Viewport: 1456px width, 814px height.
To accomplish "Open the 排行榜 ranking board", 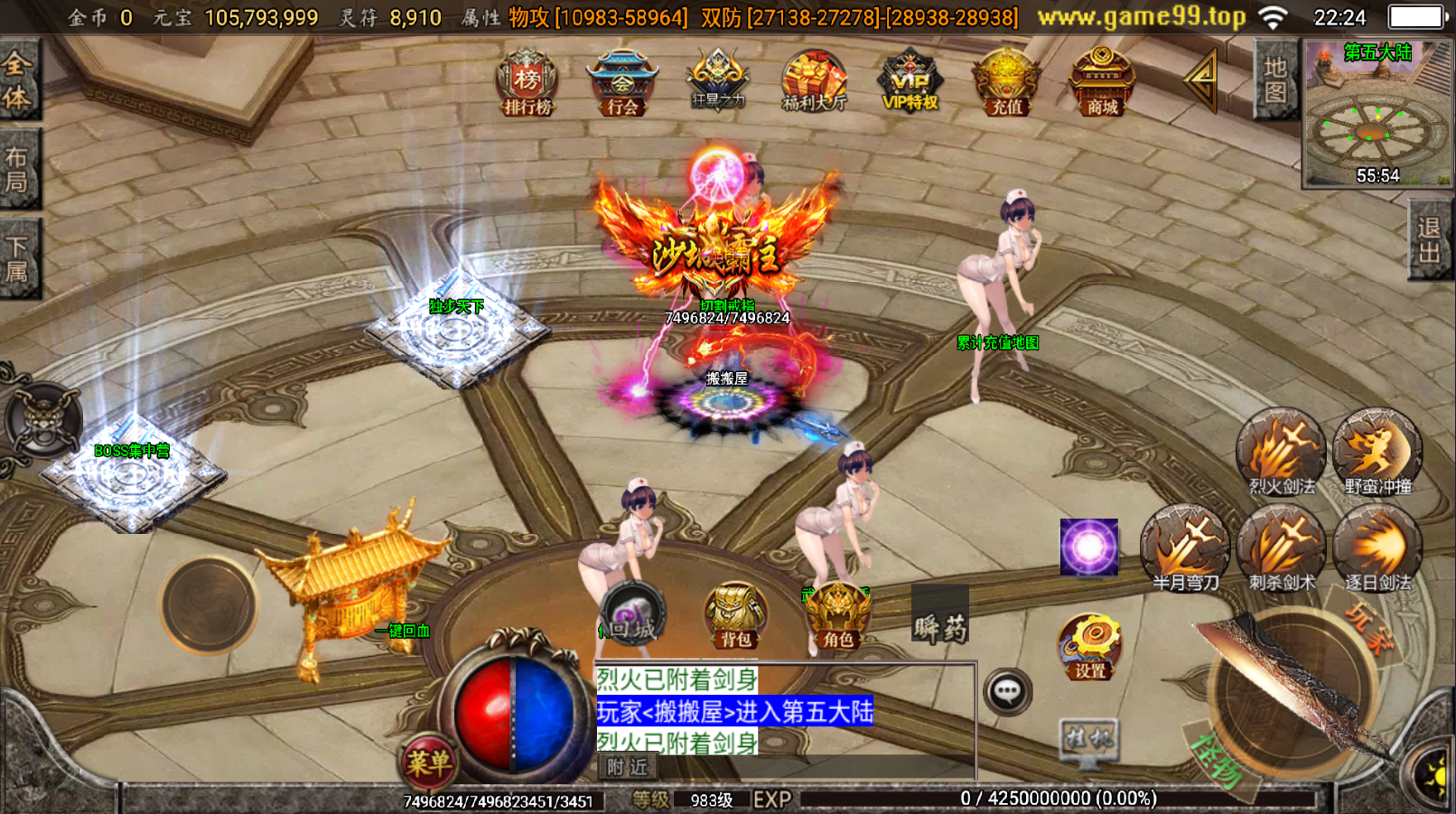I will 527,83.
